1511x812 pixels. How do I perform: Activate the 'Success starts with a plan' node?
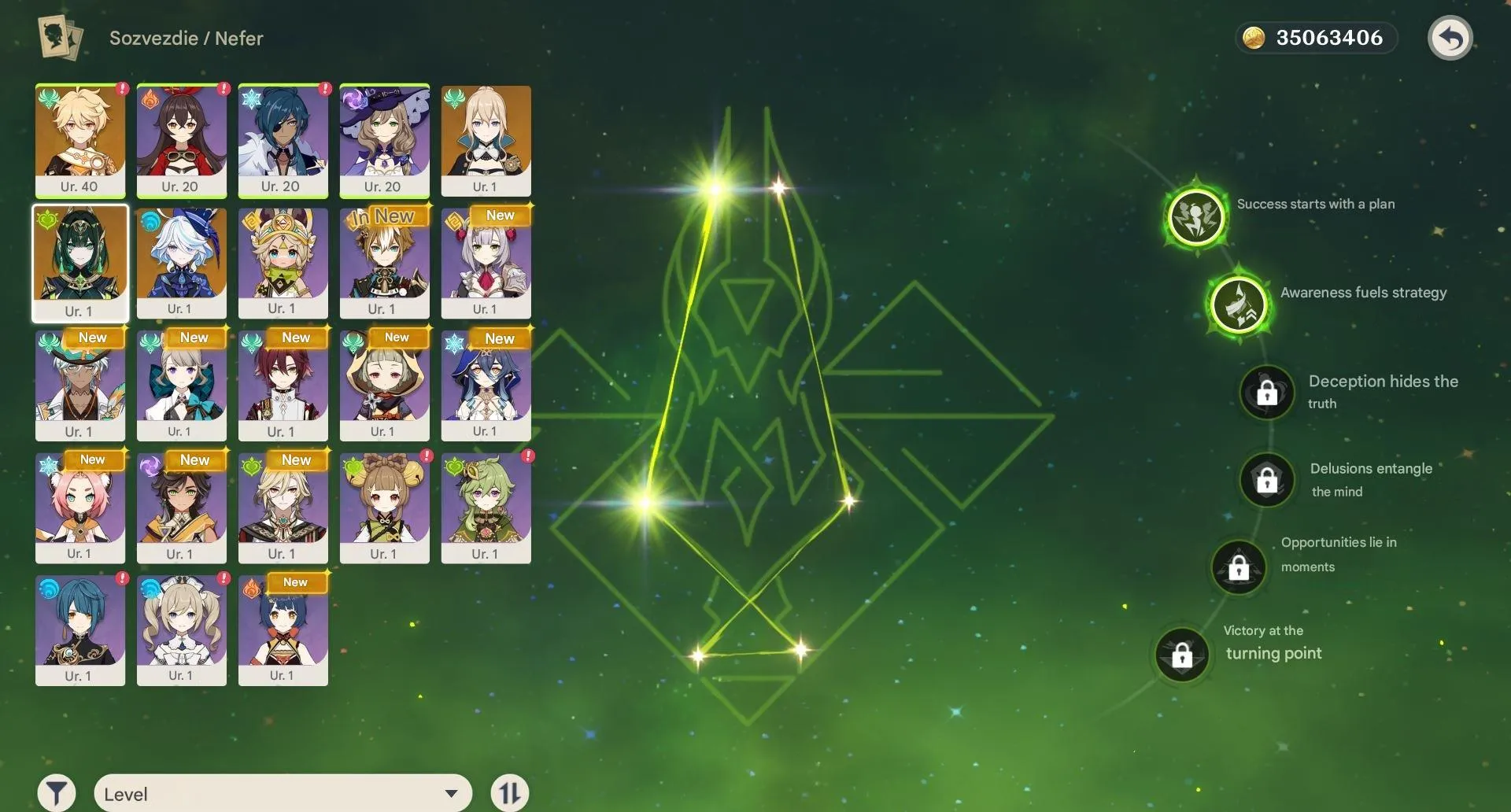tap(1195, 217)
